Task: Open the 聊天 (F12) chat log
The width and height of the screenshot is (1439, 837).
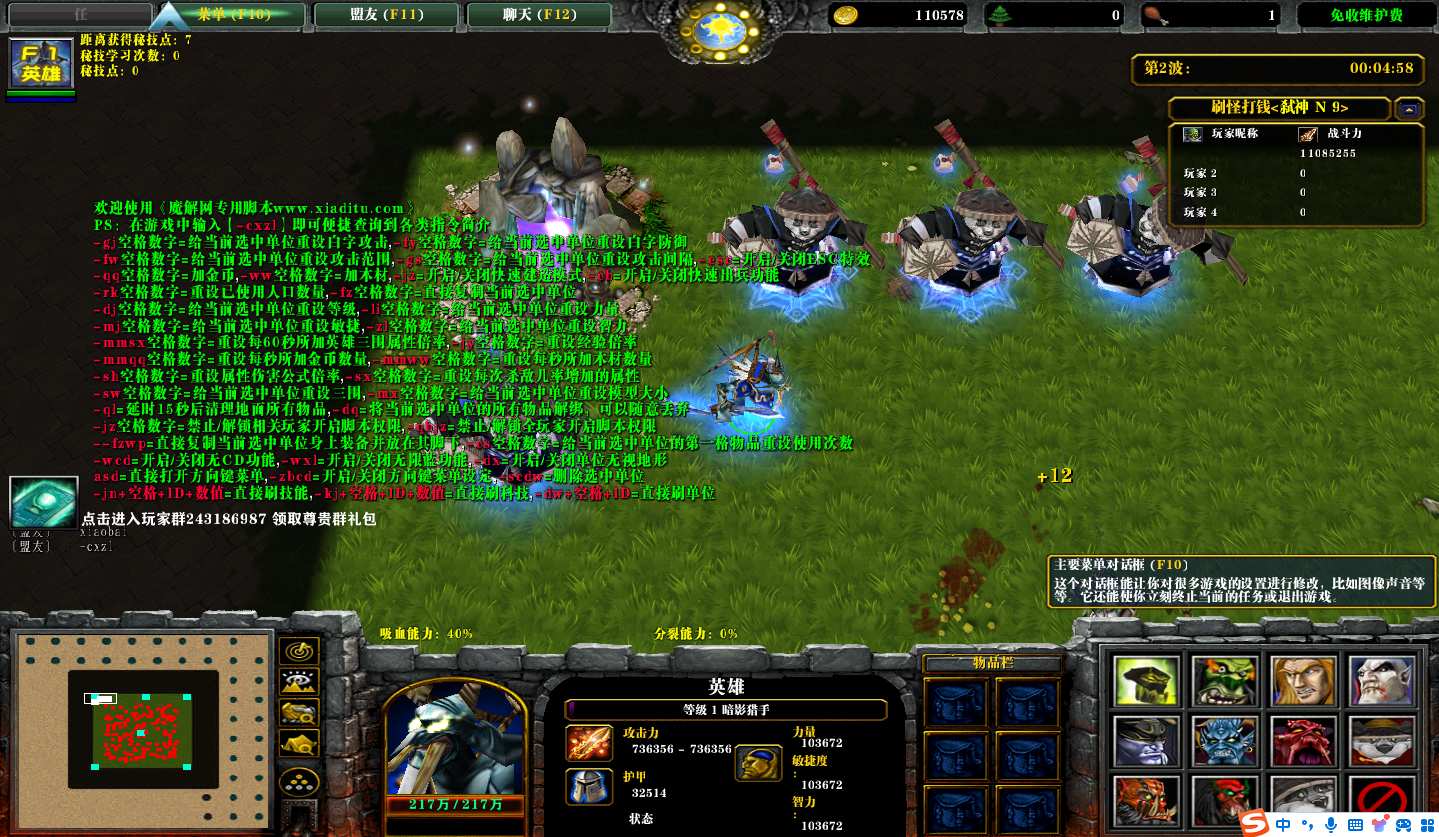Action: 540,15
